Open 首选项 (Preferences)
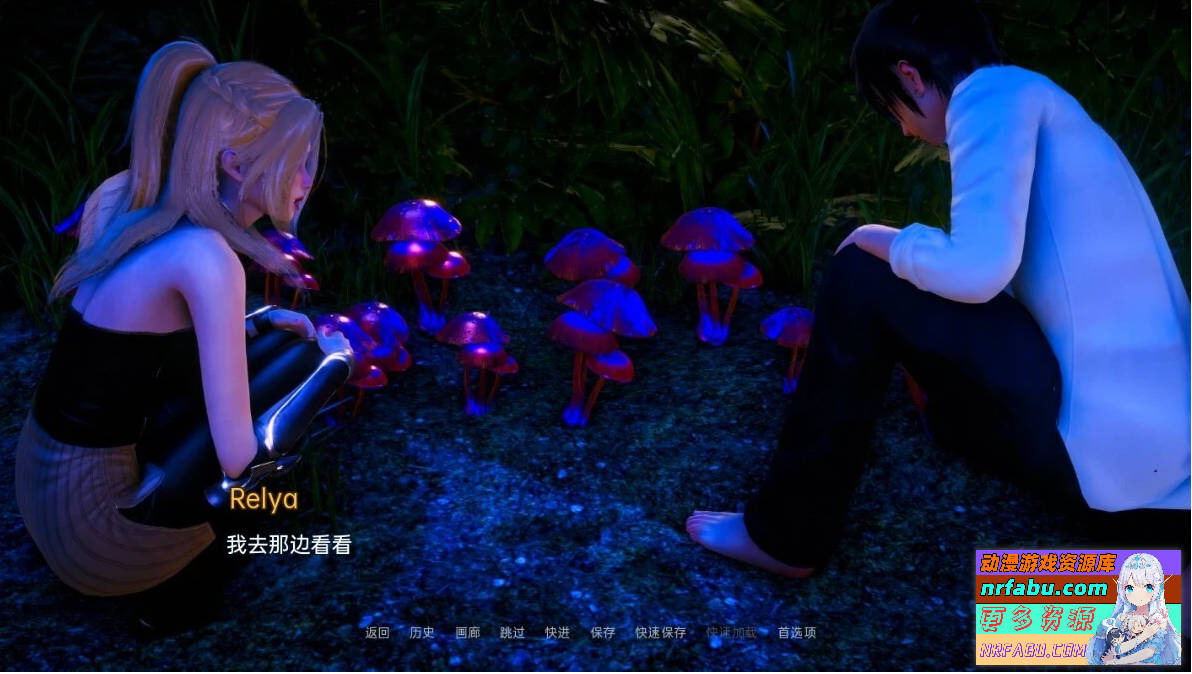Screen dimensions: 1192x674 point(797,633)
